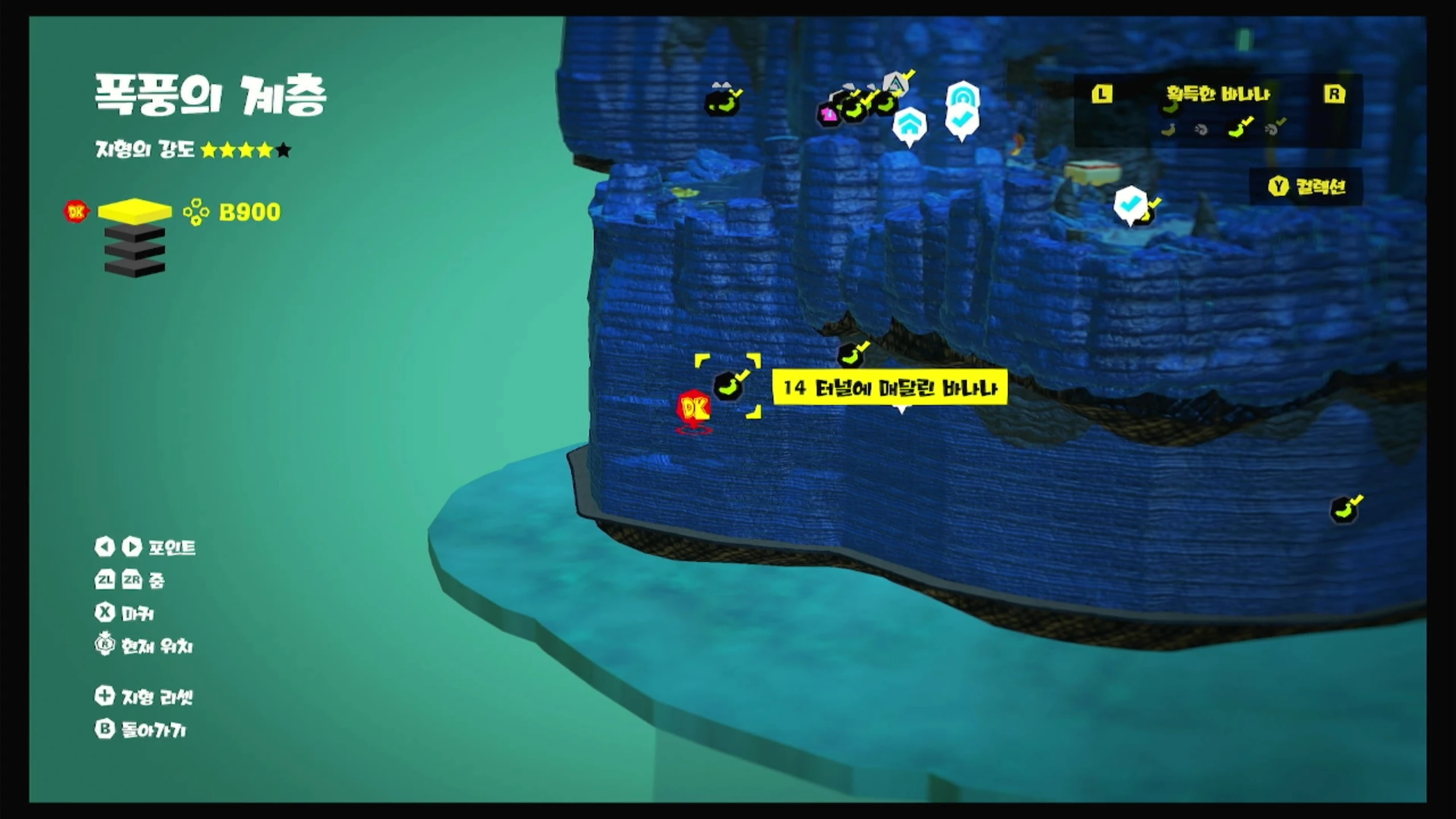Viewport: 1456px width, 819px height.
Task: Click the cyan double-chevron house marker
Action: coord(909,125)
